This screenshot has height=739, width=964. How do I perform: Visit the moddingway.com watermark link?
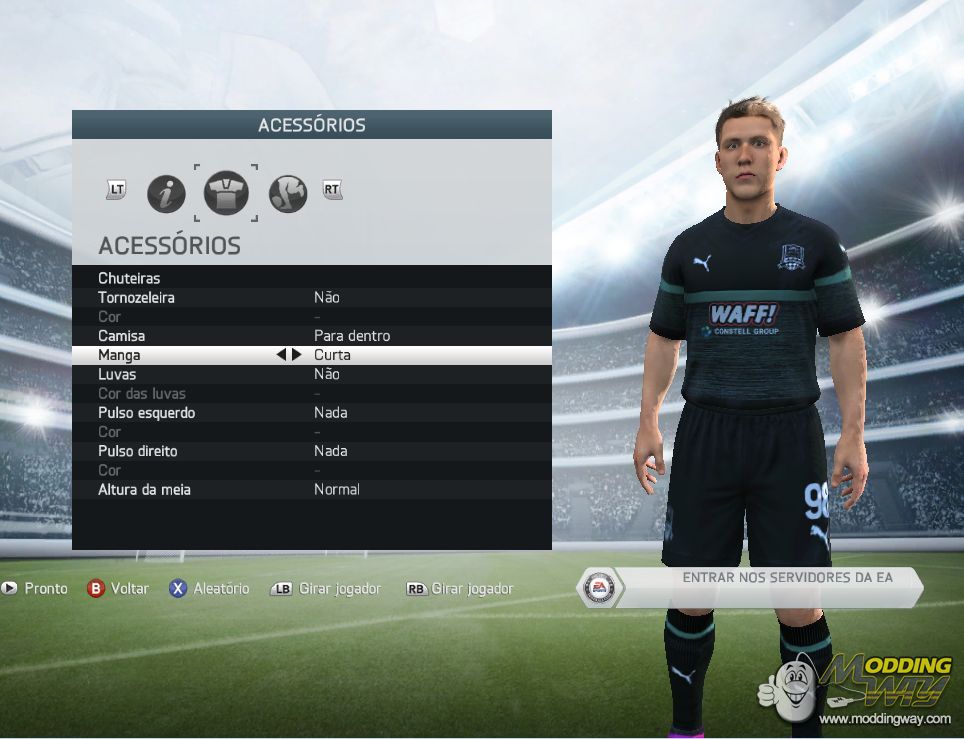(885, 718)
